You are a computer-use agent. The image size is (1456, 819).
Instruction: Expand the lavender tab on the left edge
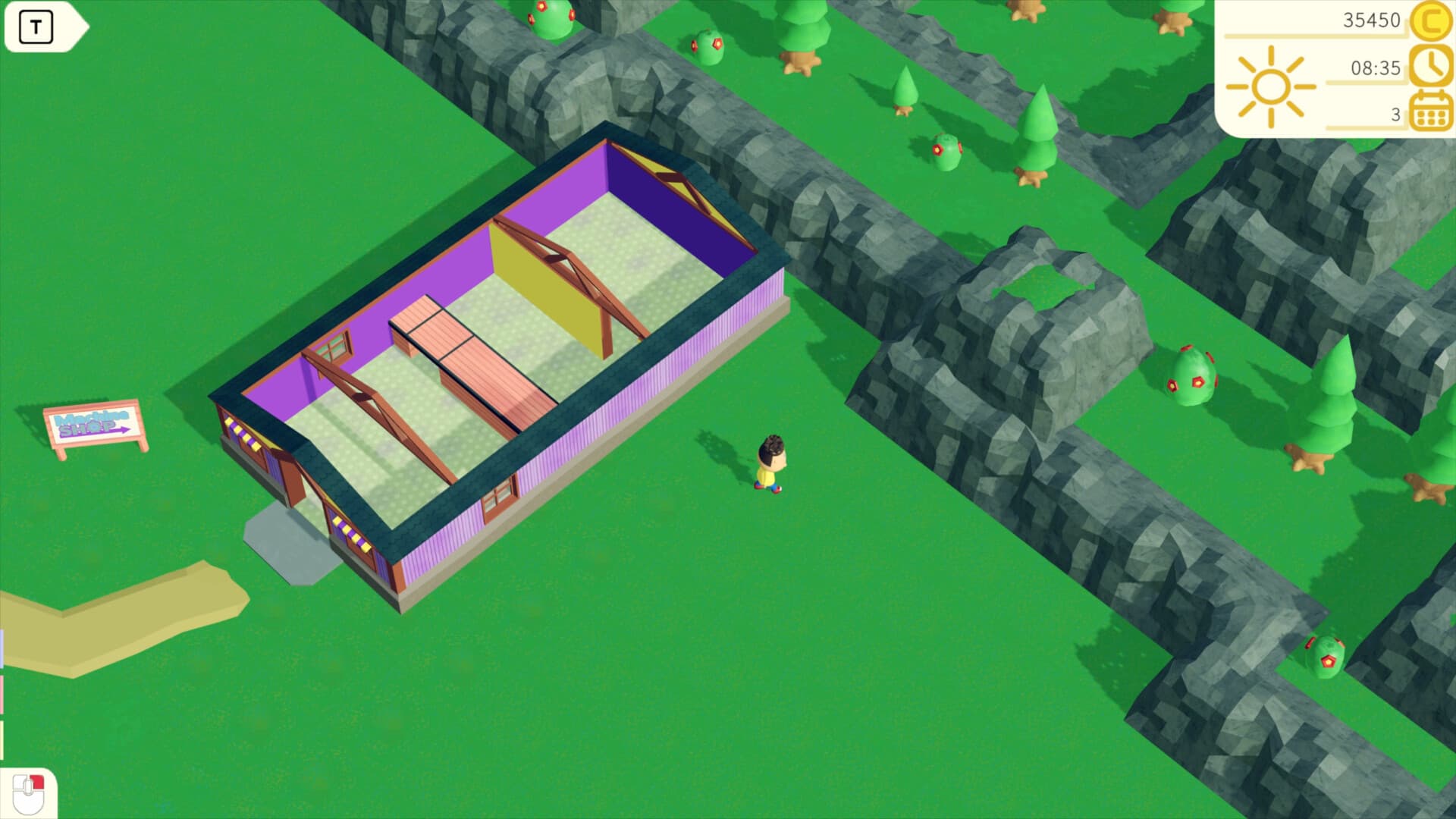coord(2,648)
